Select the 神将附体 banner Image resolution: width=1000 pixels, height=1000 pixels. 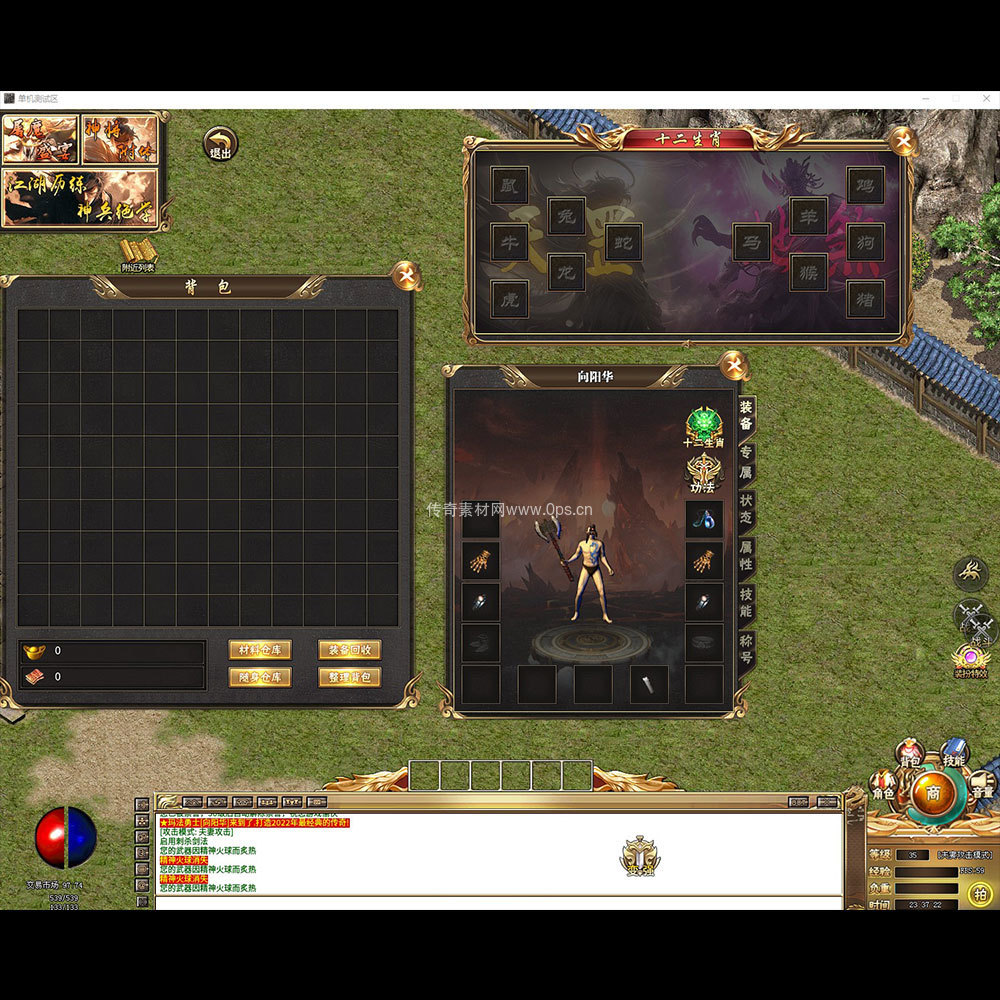(120, 139)
